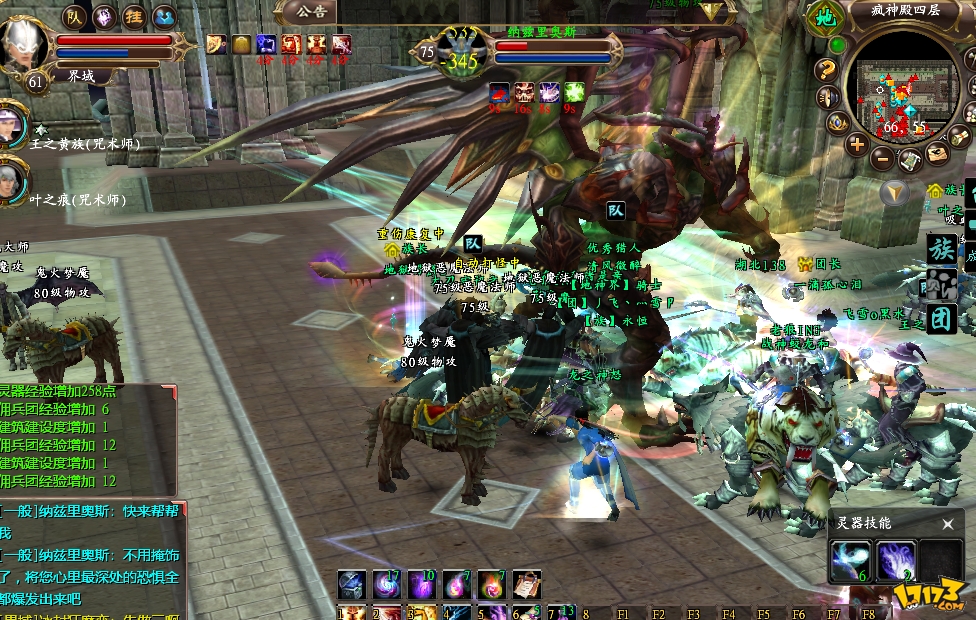
Task: Click the green 地 map button
Action: point(825,17)
